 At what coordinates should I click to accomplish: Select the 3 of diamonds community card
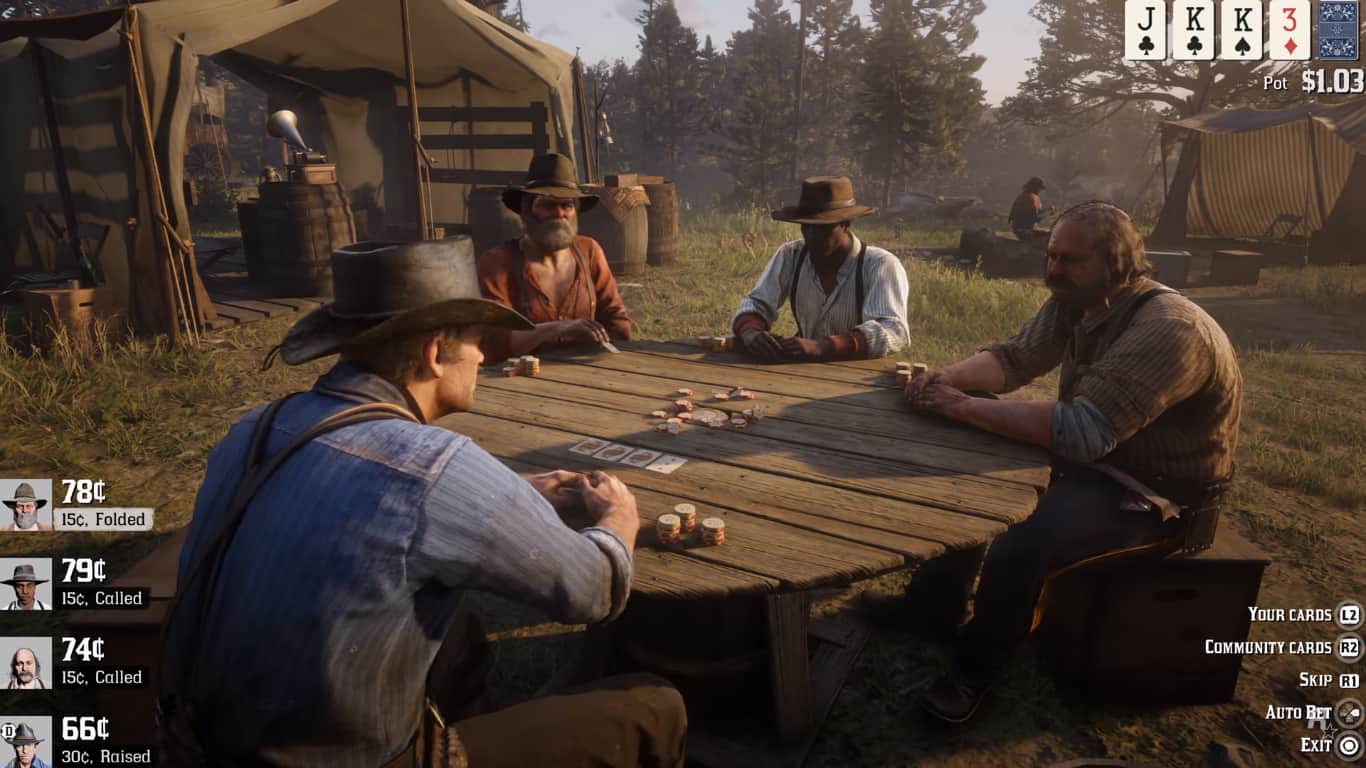tap(1289, 30)
